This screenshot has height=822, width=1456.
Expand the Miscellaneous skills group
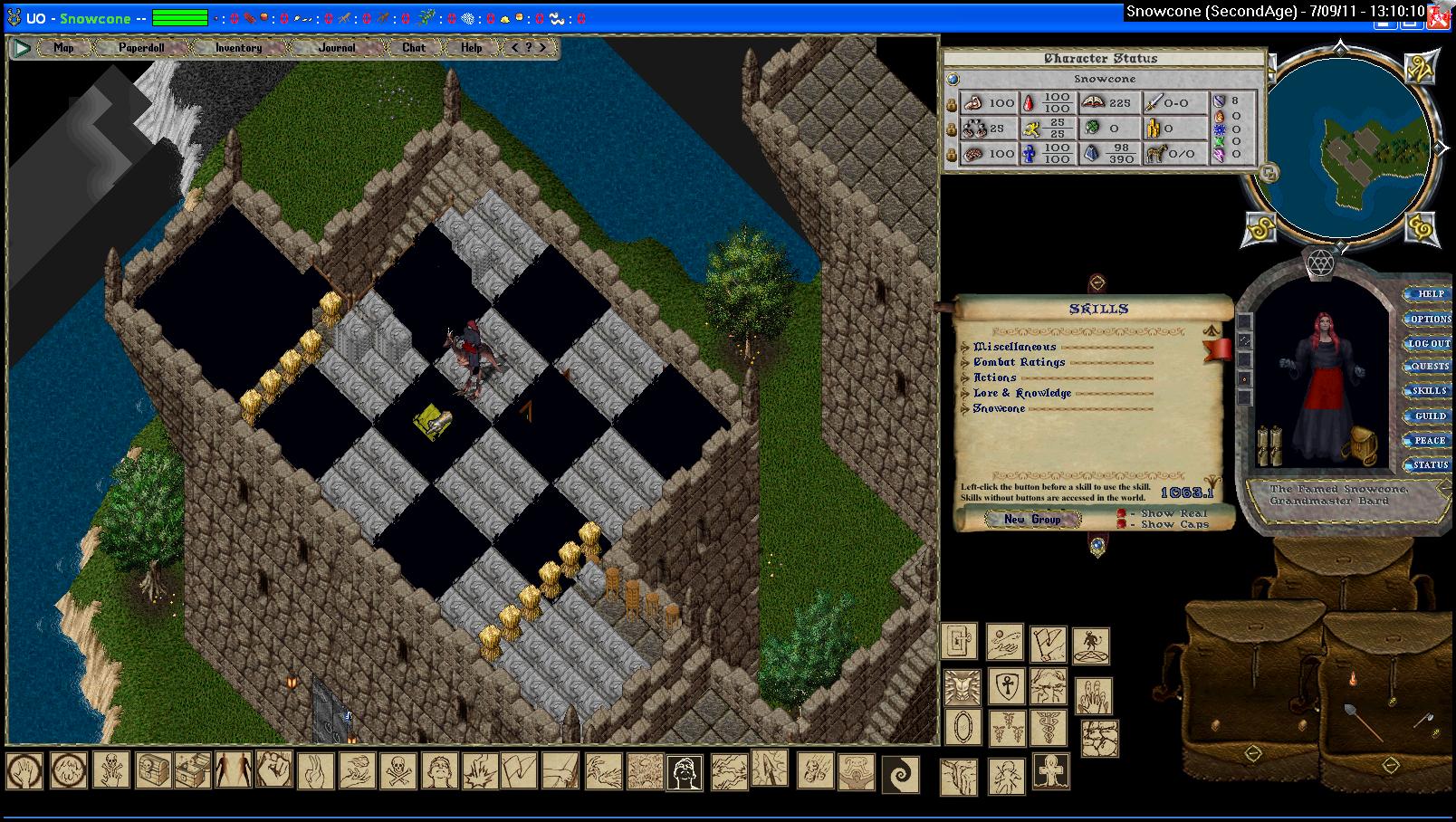pyautogui.click(x=965, y=348)
